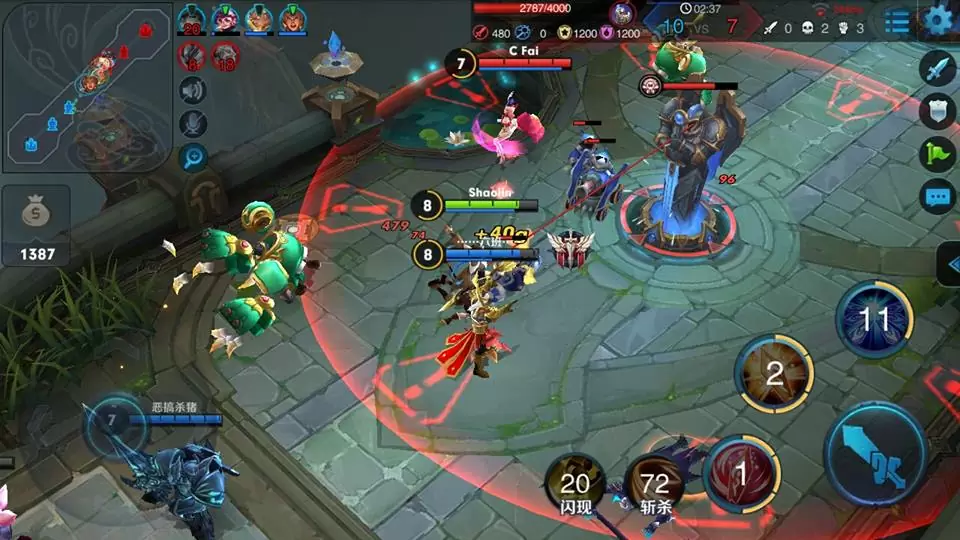Click the magnifier zoom button below microphone
This screenshot has width=960, height=540.
(x=193, y=156)
